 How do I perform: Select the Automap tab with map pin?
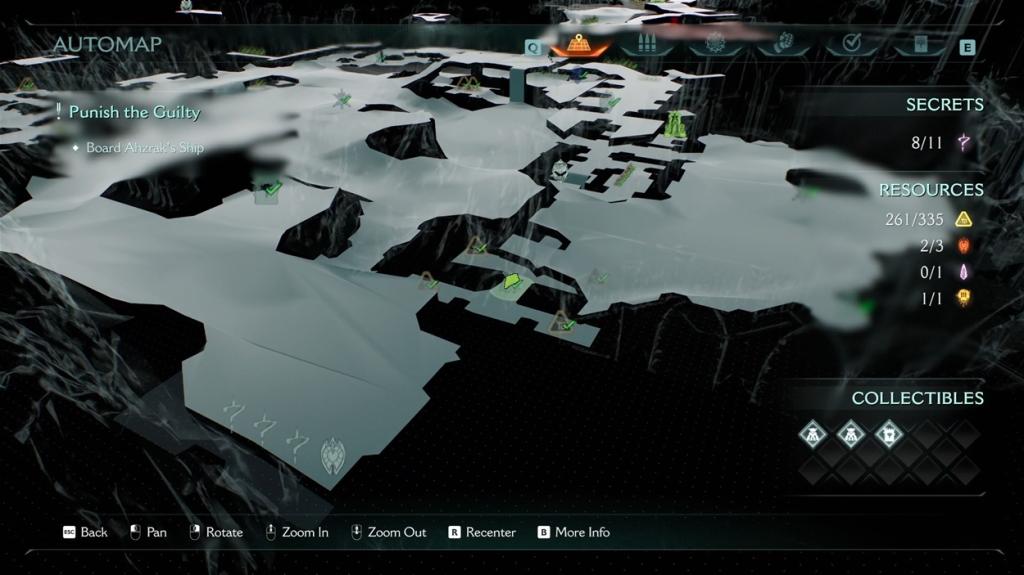coord(579,45)
